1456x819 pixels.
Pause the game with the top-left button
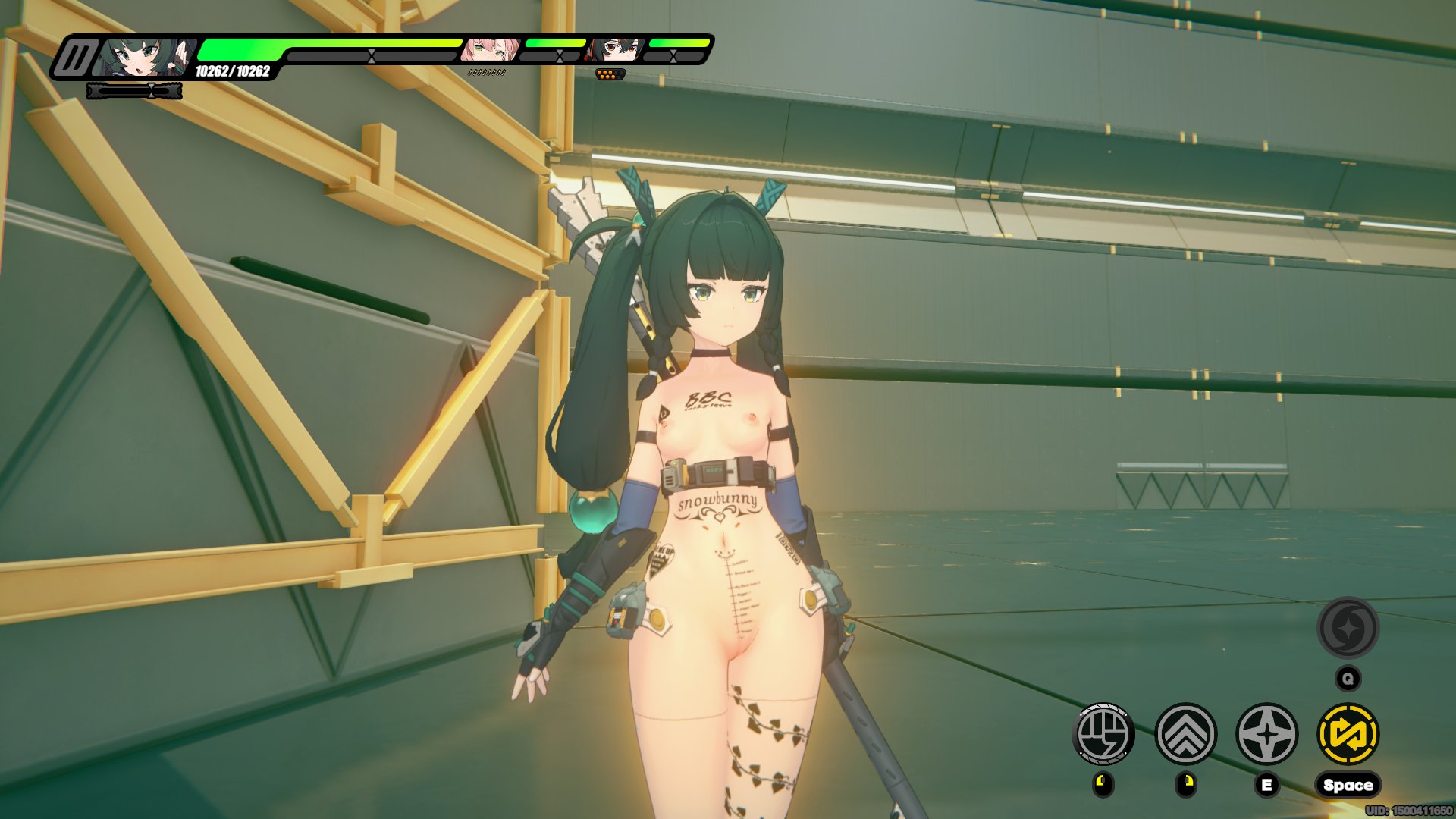(75, 58)
